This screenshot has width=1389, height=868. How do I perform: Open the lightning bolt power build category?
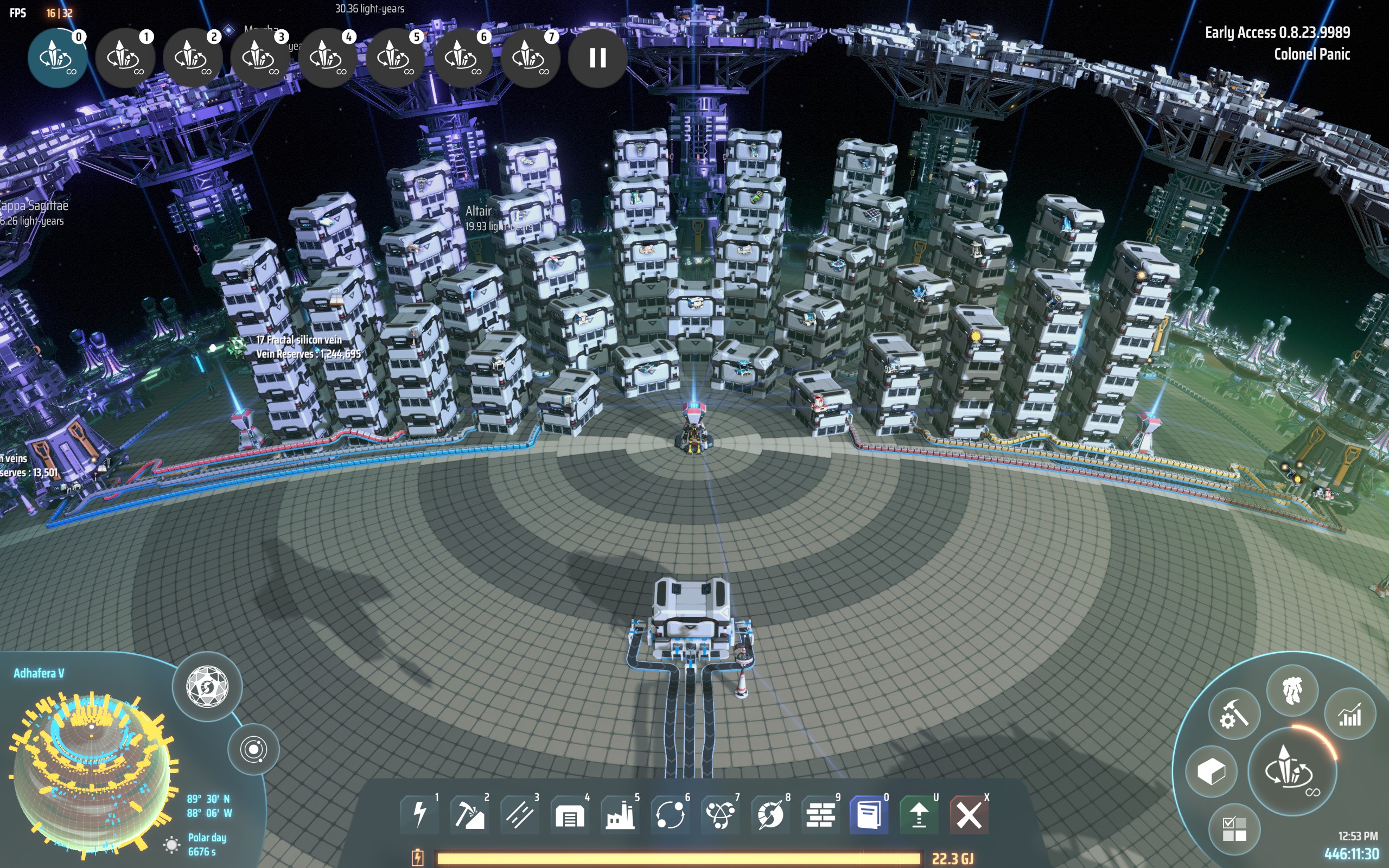pyautogui.click(x=420, y=814)
